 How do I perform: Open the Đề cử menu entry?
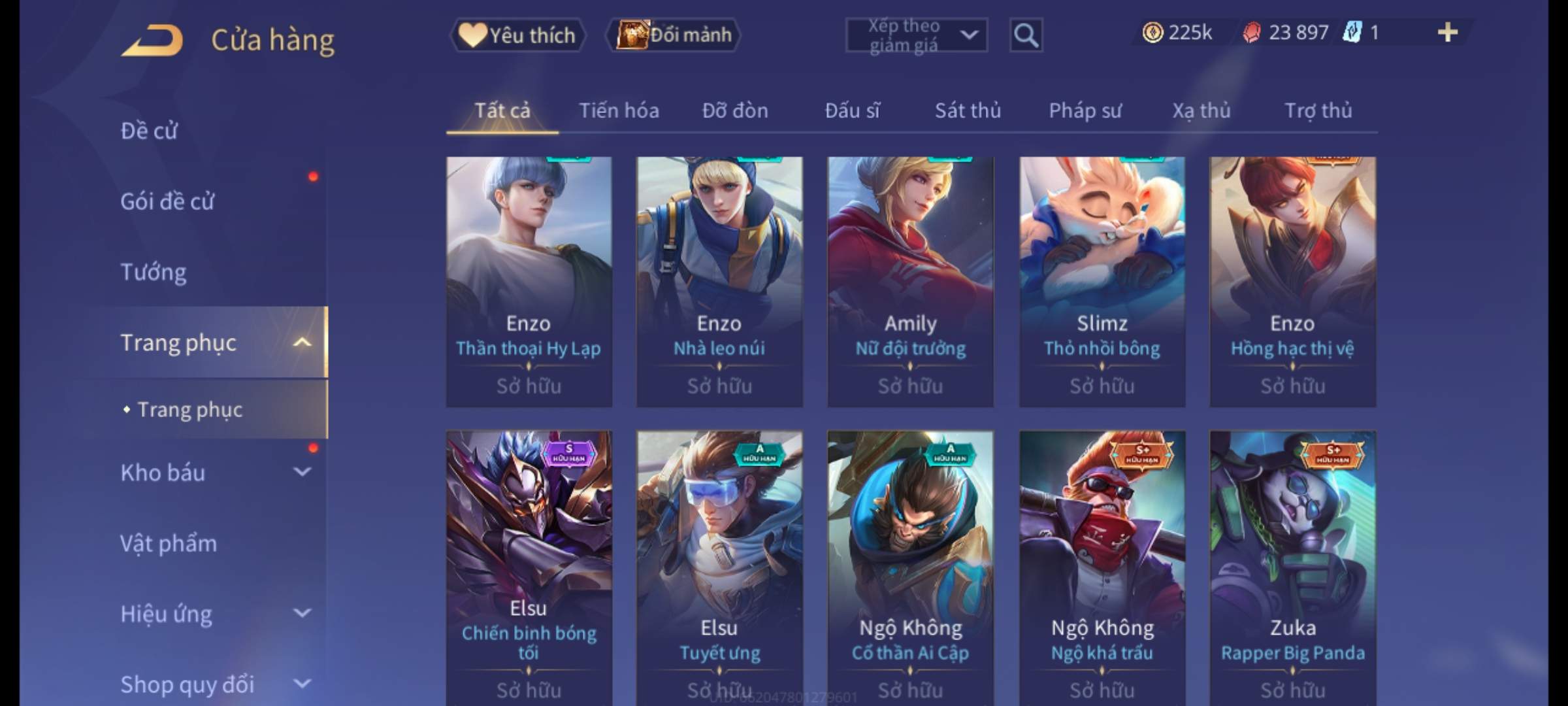tap(149, 131)
